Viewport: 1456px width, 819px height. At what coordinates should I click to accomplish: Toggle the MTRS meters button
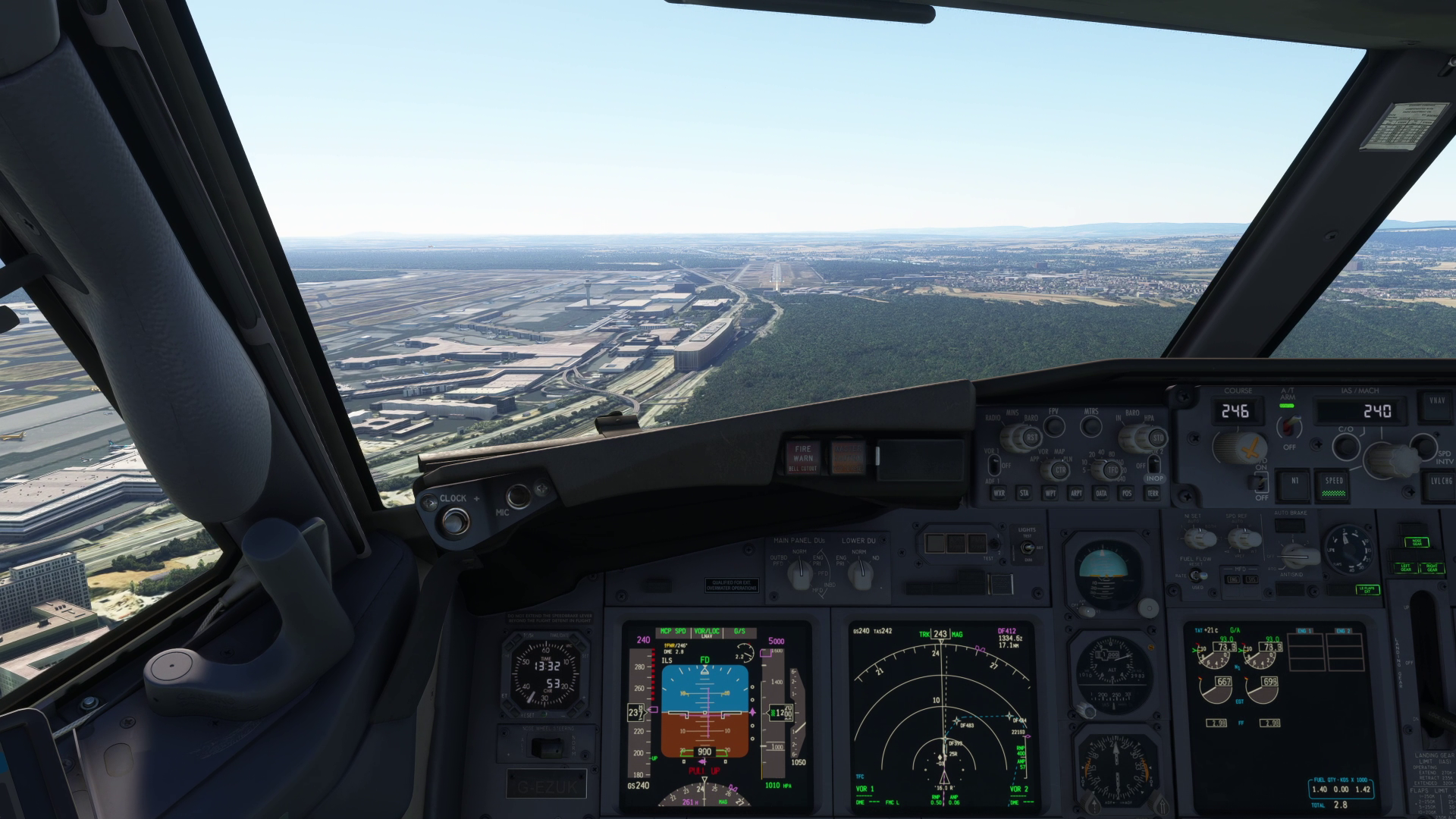tap(1091, 427)
